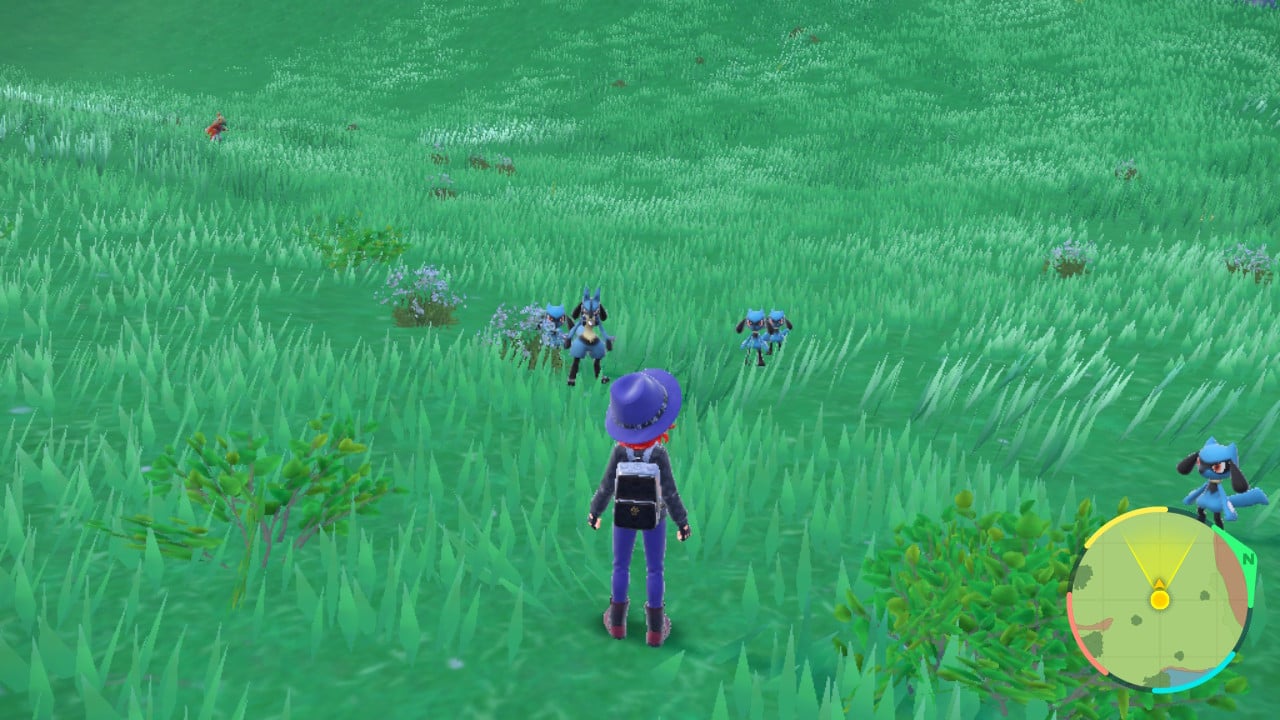Image resolution: width=1280 pixels, height=720 pixels.
Task: Click the player position arrow on minimap
Action: coord(1159,582)
